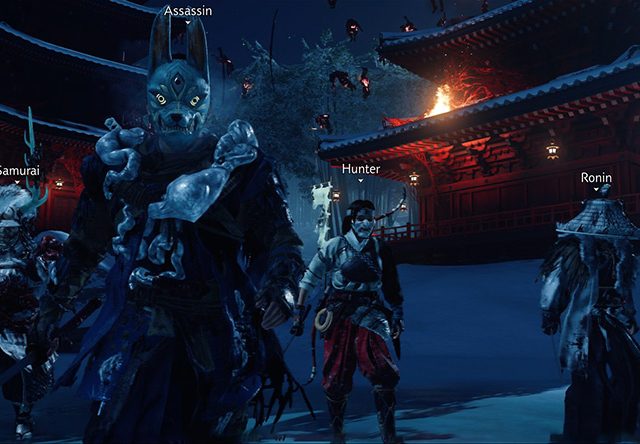The height and width of the screenshot is (444, 640).
Task: Select the Samurai class label
Action: click(x=17, y=171)
